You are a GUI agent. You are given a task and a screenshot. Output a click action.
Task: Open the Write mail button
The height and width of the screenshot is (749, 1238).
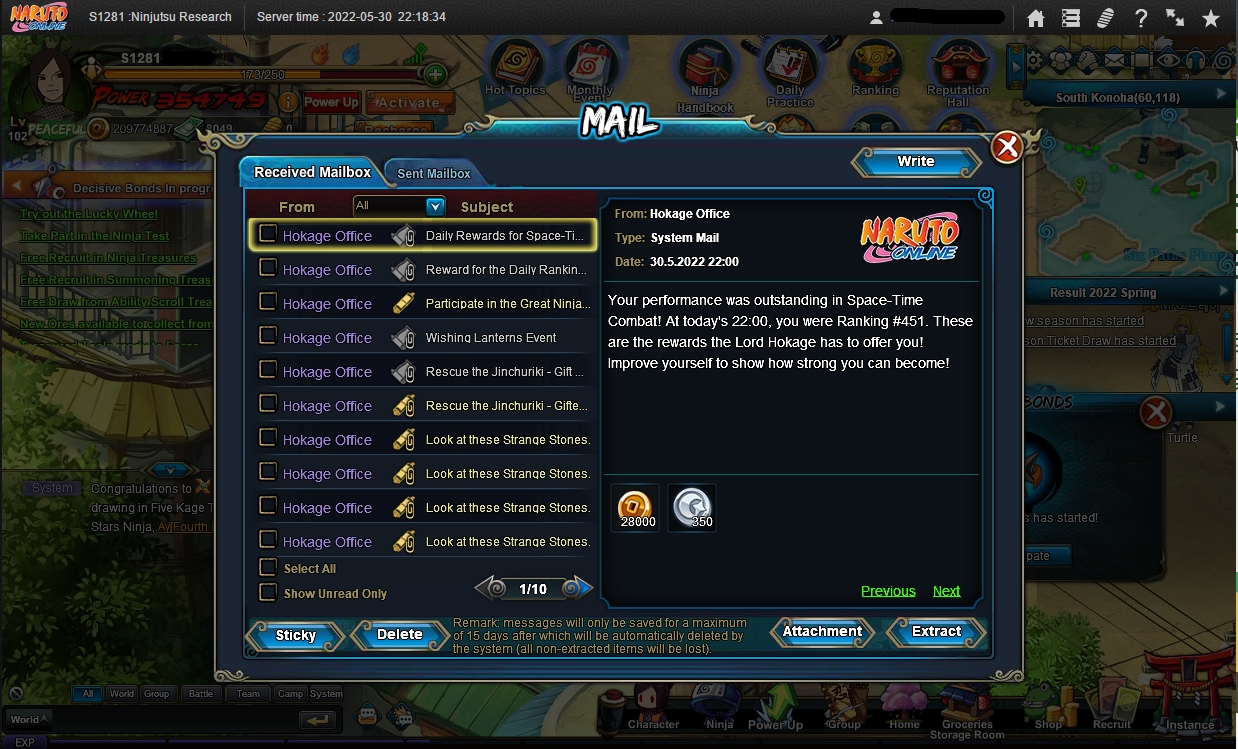(915, 162)
